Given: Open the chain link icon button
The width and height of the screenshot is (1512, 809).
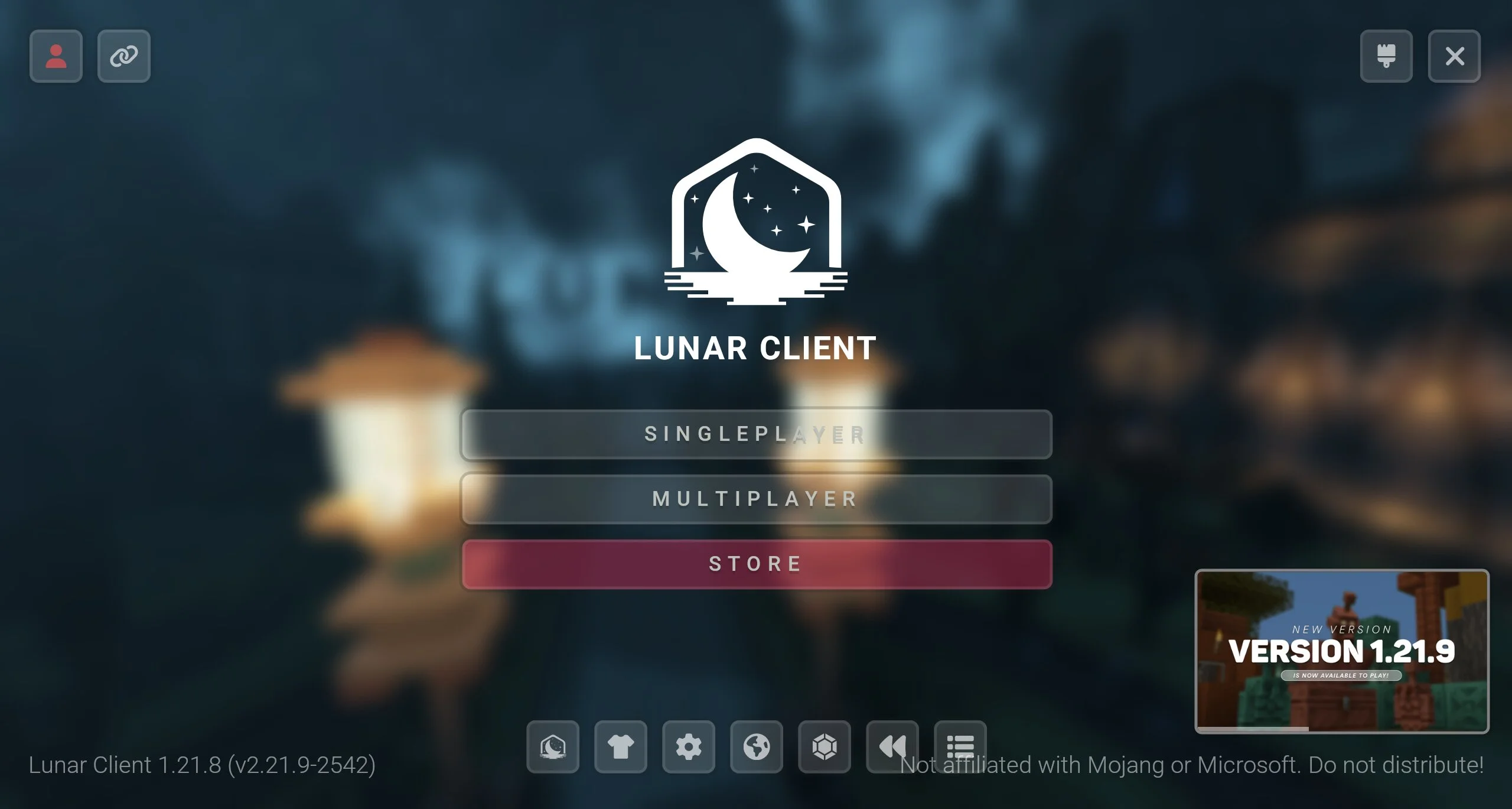Looking at the screenshot, I should tap(124, 56).
